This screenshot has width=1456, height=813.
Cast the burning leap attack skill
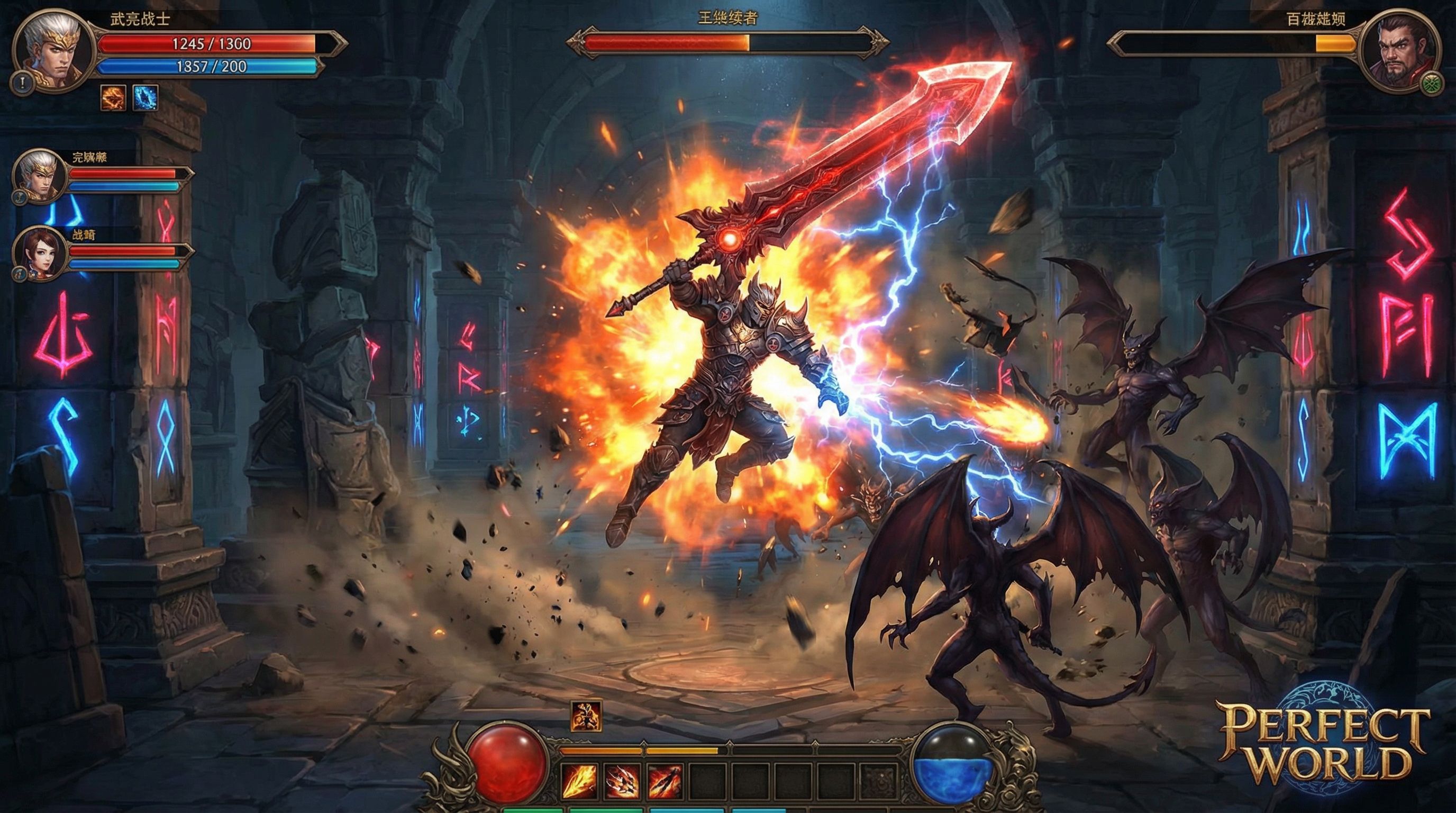[665, 781]
